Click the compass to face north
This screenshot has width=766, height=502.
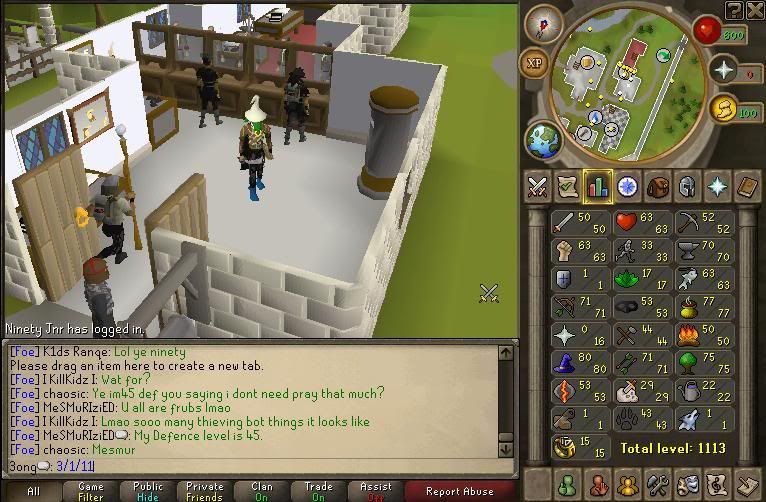tap(545, 24)
